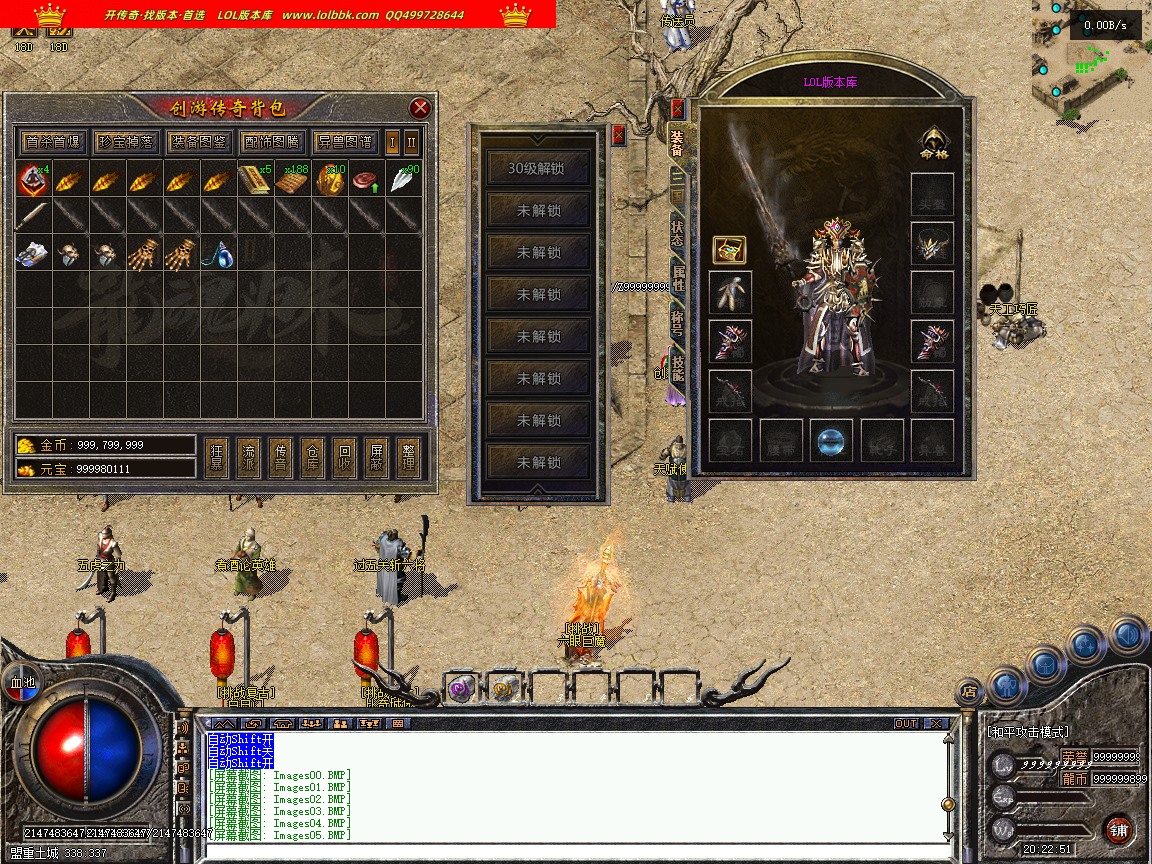Select the book item with x5 stack
Viewport: 1152px width, 864px height.
click(x=254, y=180)
